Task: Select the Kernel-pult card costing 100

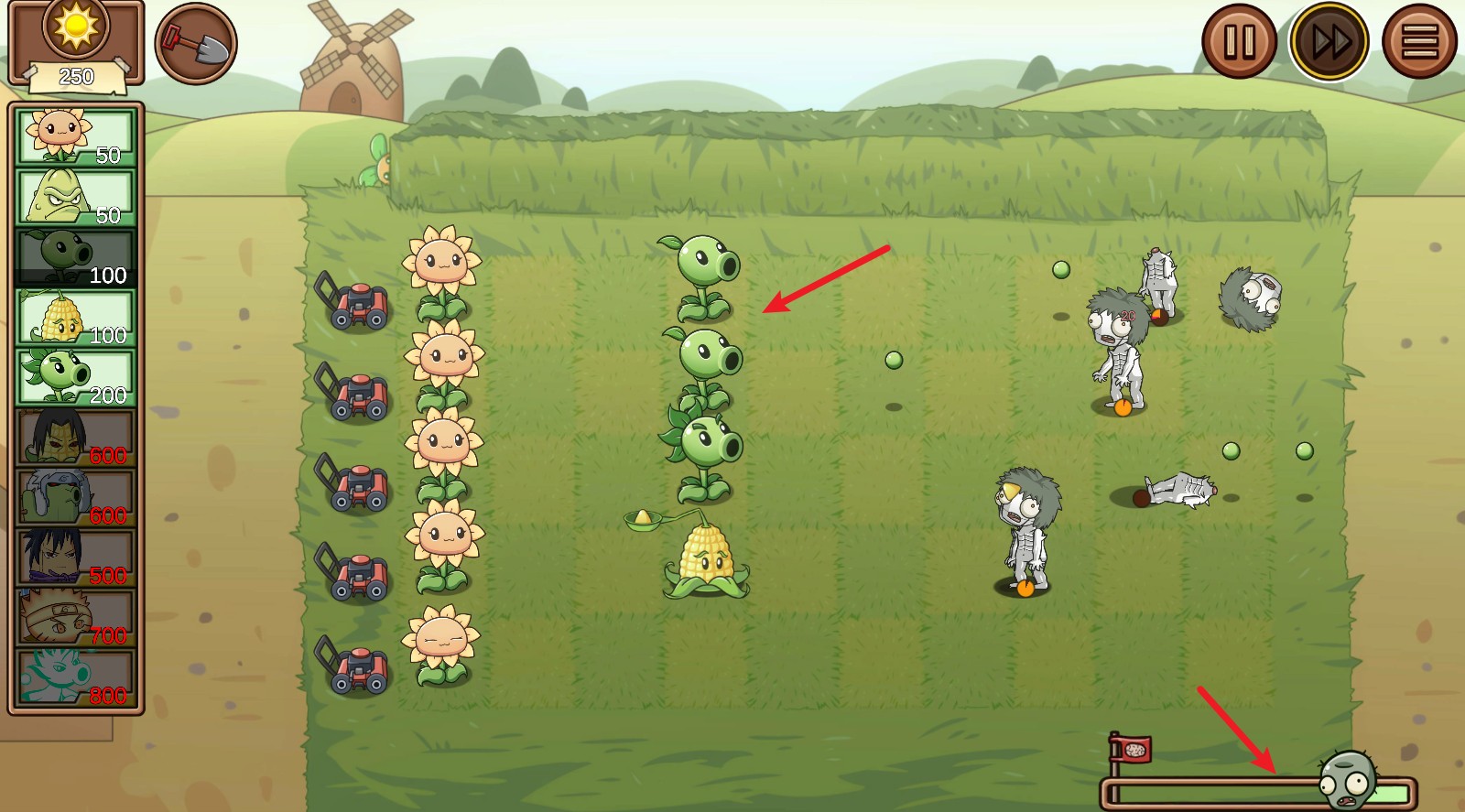Action: pos(73,315)
